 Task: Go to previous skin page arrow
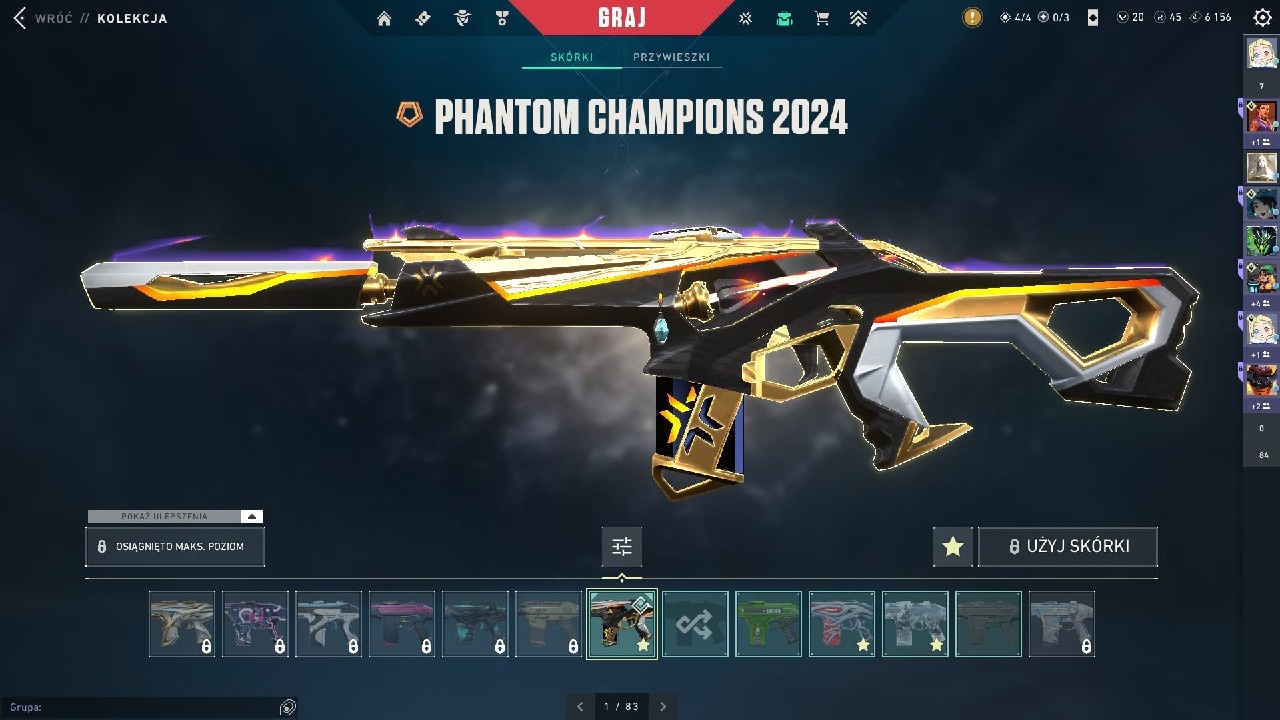tap(580, 706)
